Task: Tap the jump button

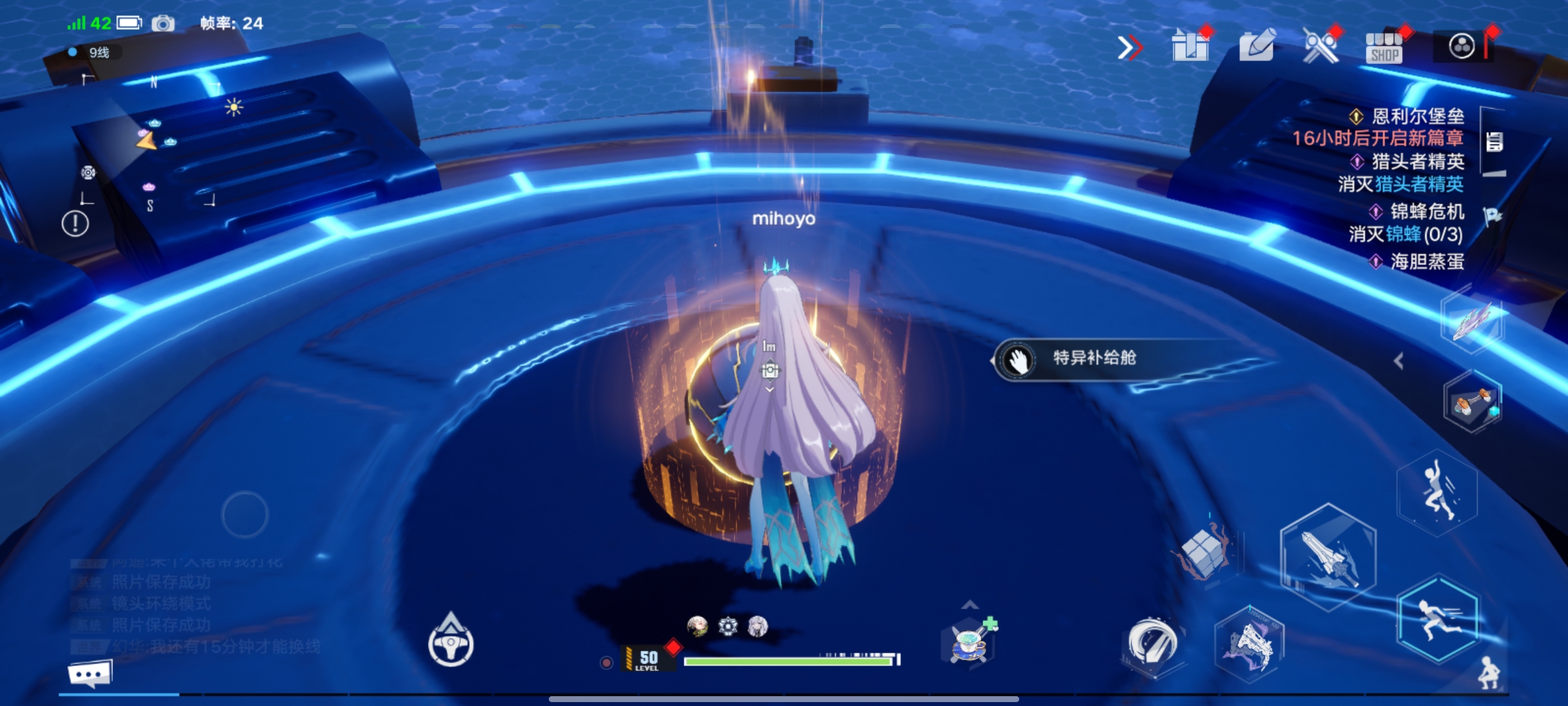Action: 1437,495
